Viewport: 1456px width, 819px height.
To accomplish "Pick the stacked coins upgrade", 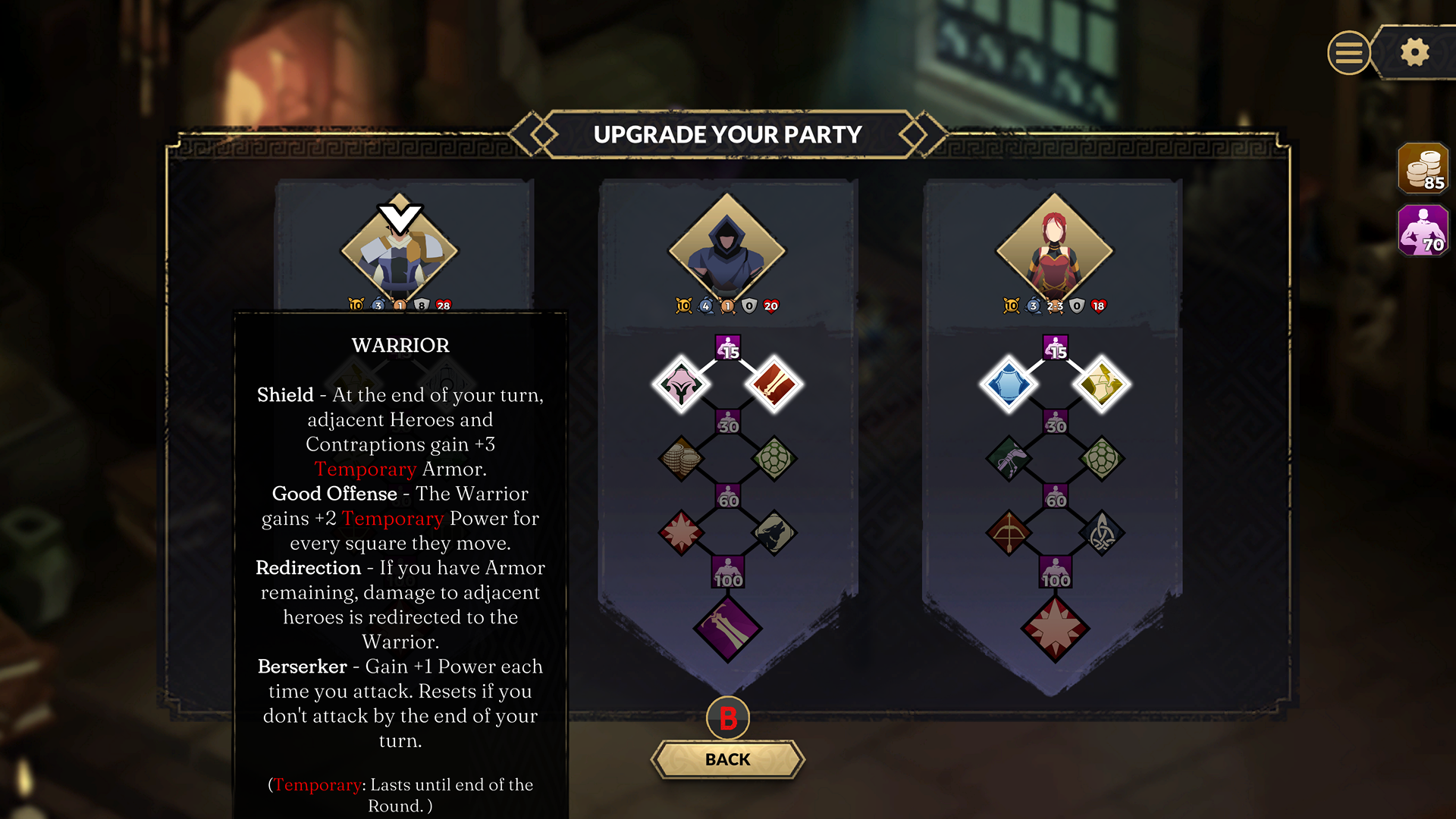I will tap(681, 458).
